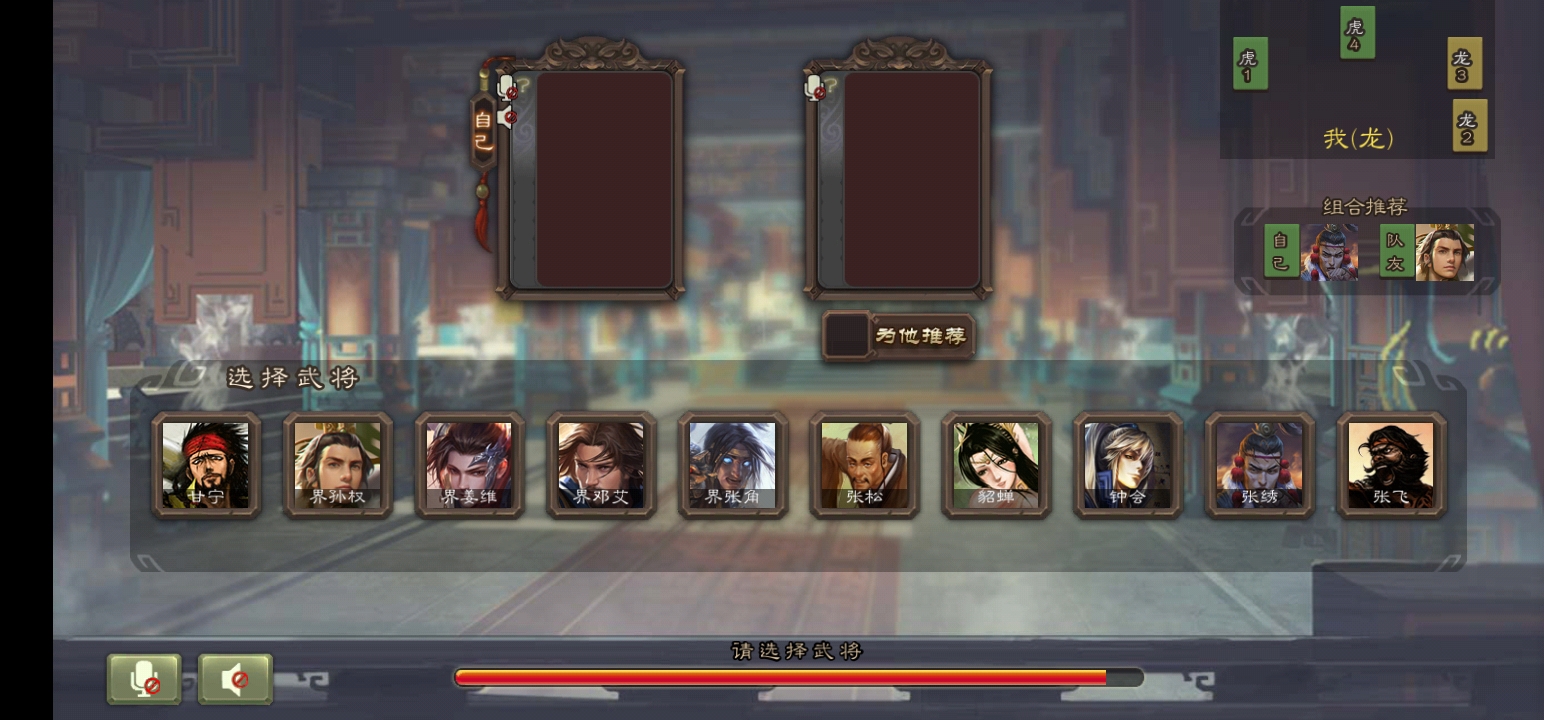Select the 貂蝉 portrait

(x=996, y=464)
